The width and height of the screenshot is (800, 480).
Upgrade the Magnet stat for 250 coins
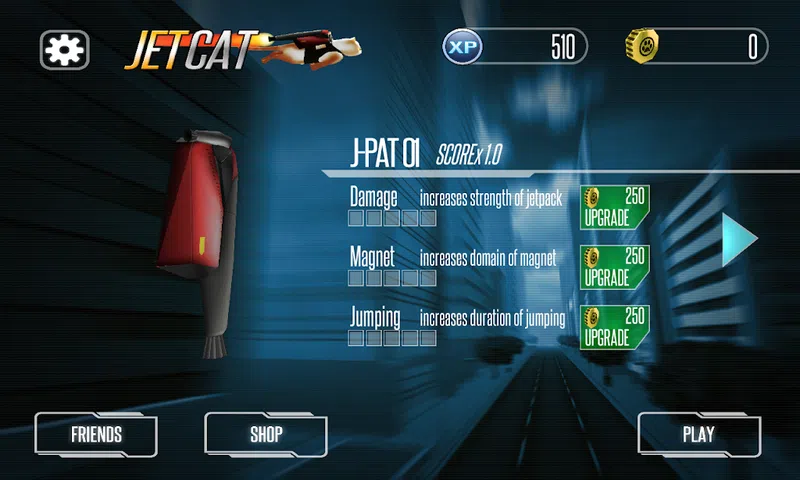615,267
